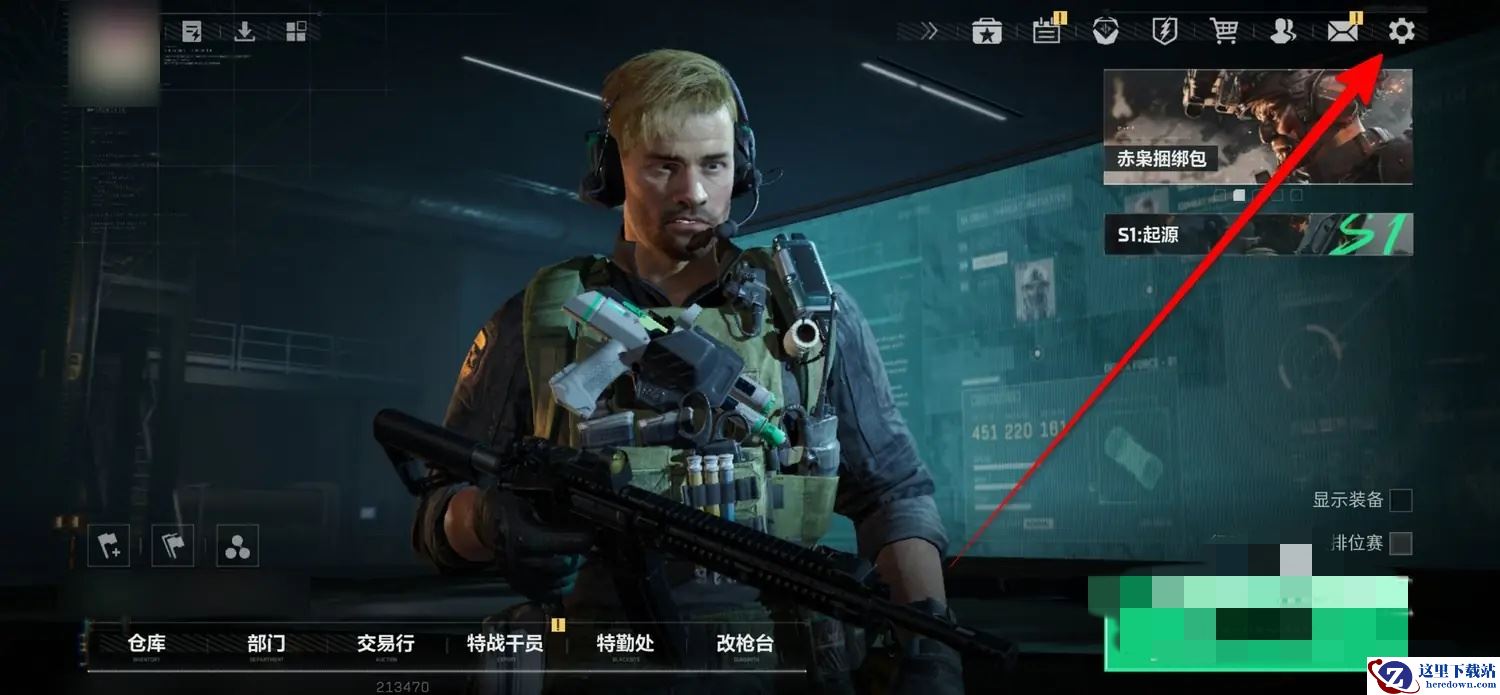The height and width of the screenshot is (695, 1500).
Task: Expand the double-arrow chevron in top bar
Action: pyautogui.click(x=930, y=32)
